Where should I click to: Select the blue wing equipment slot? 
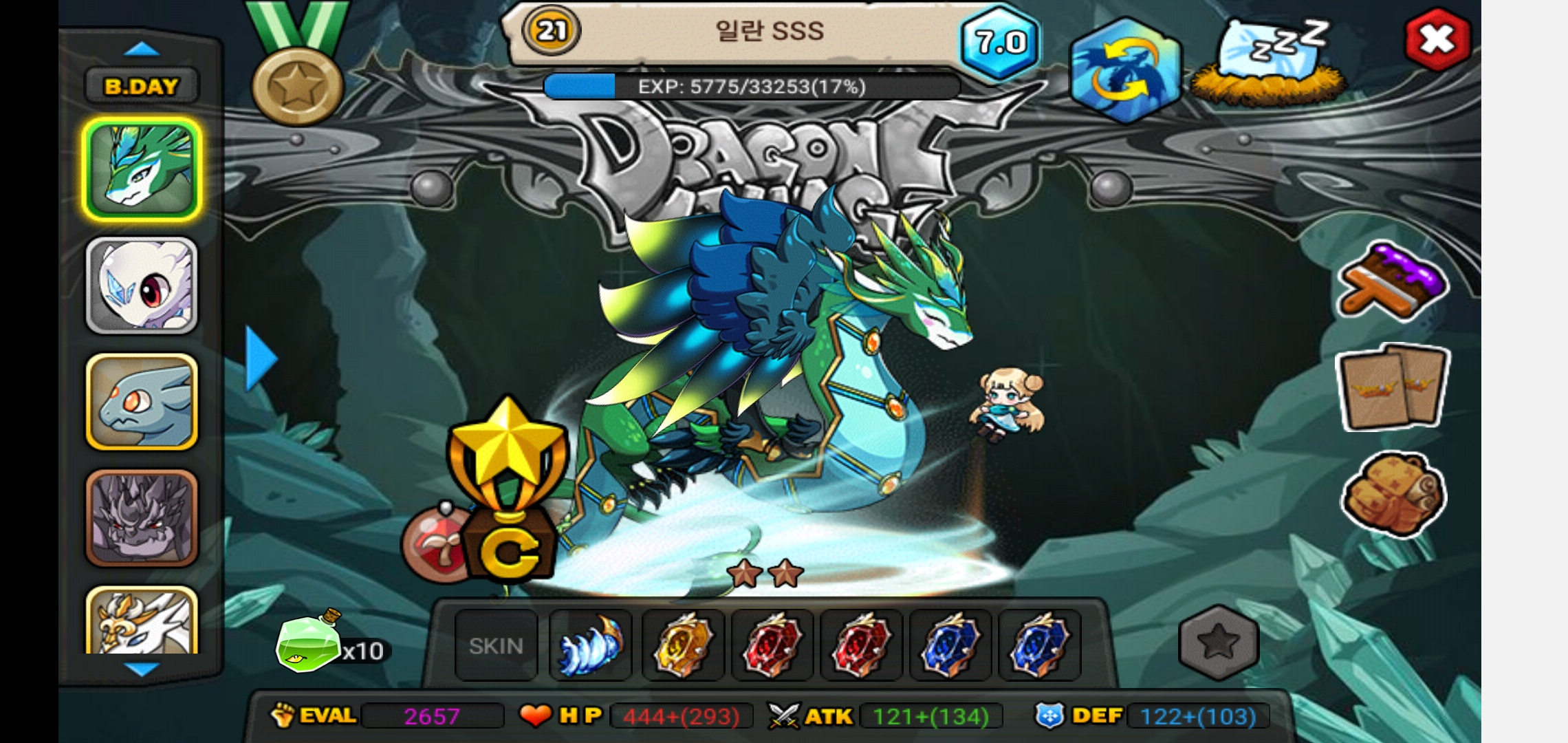click(591, 645)
